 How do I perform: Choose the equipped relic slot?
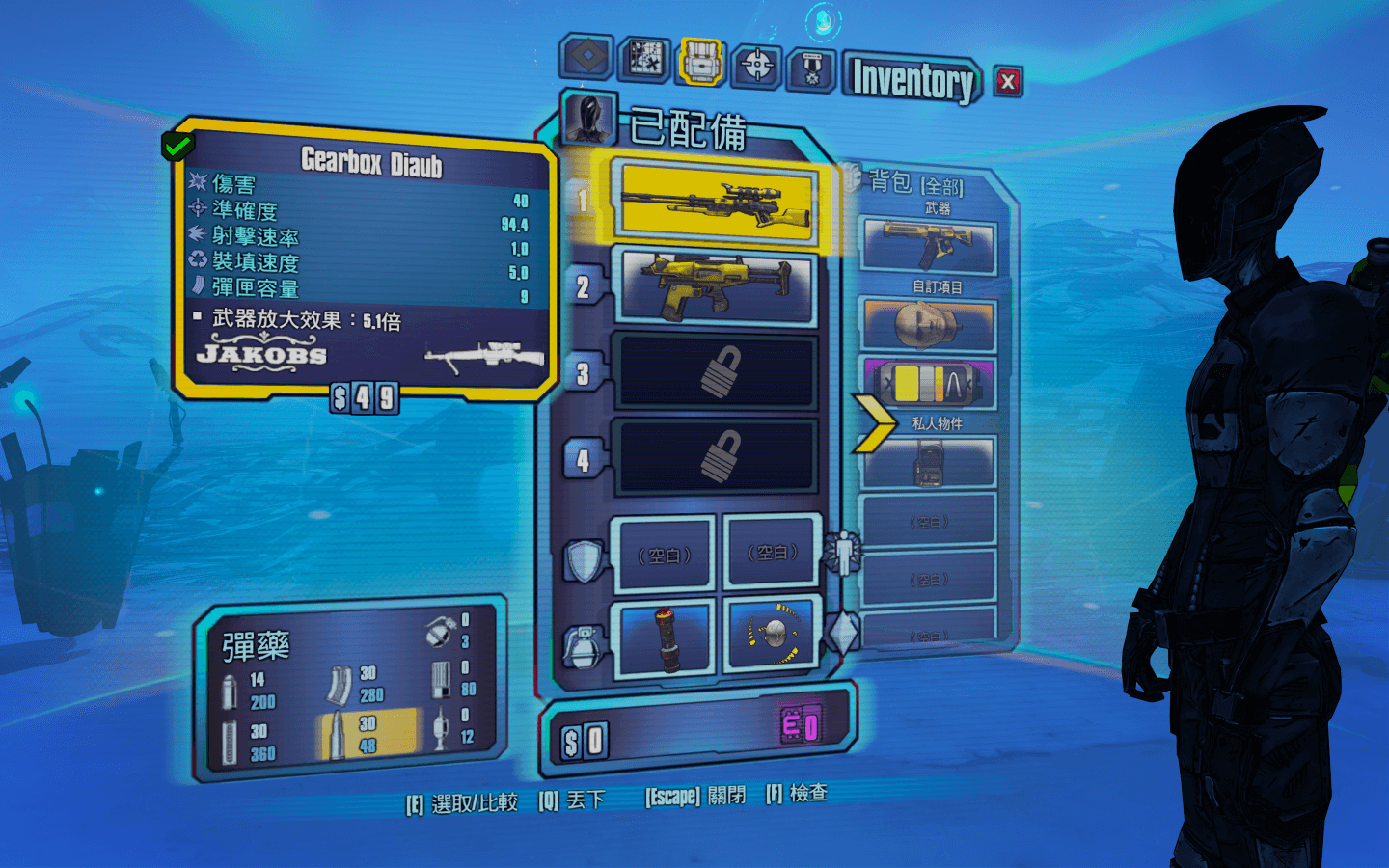point(774,633)
